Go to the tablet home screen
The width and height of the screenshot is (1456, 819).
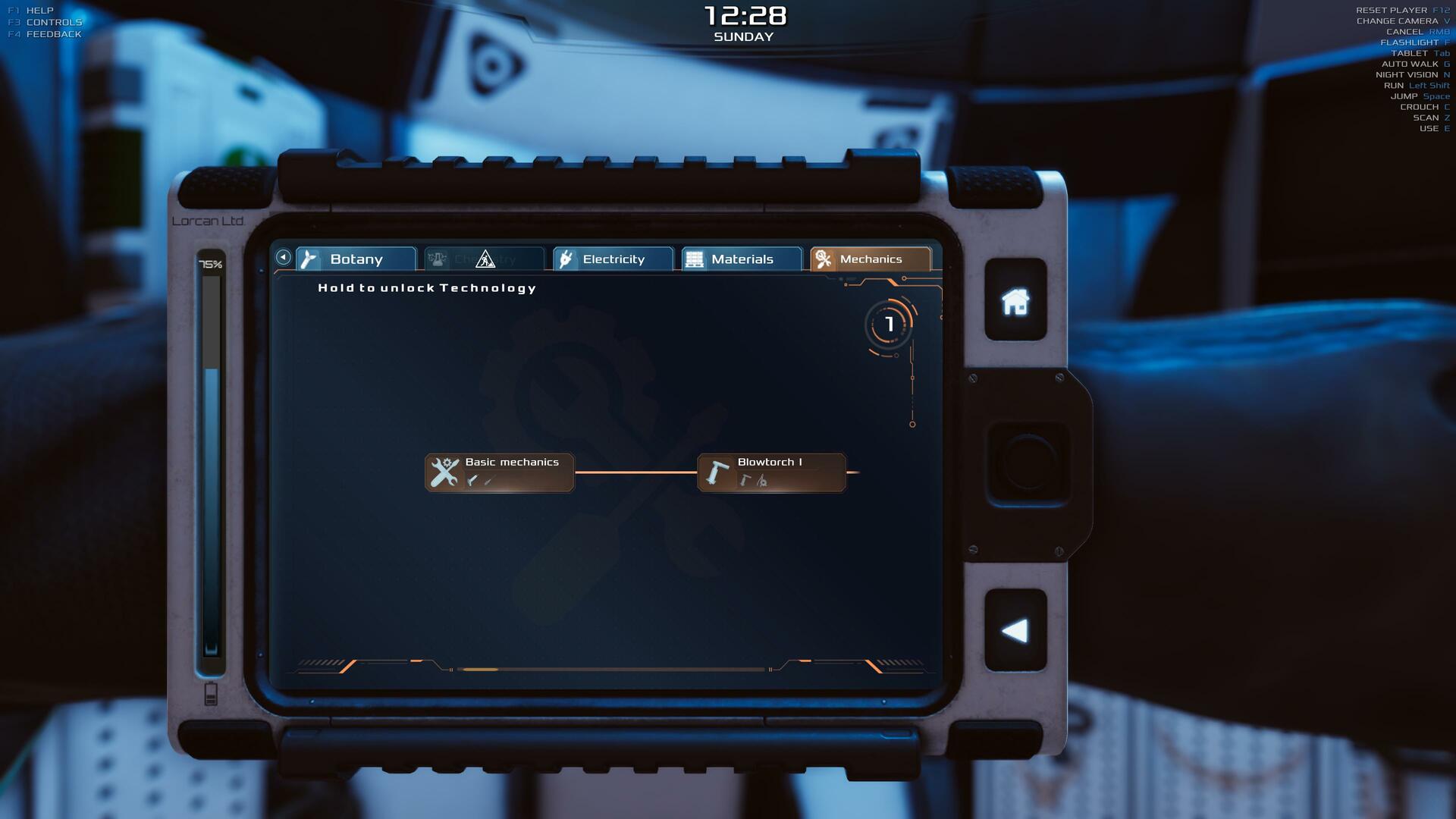point(1015,301)
